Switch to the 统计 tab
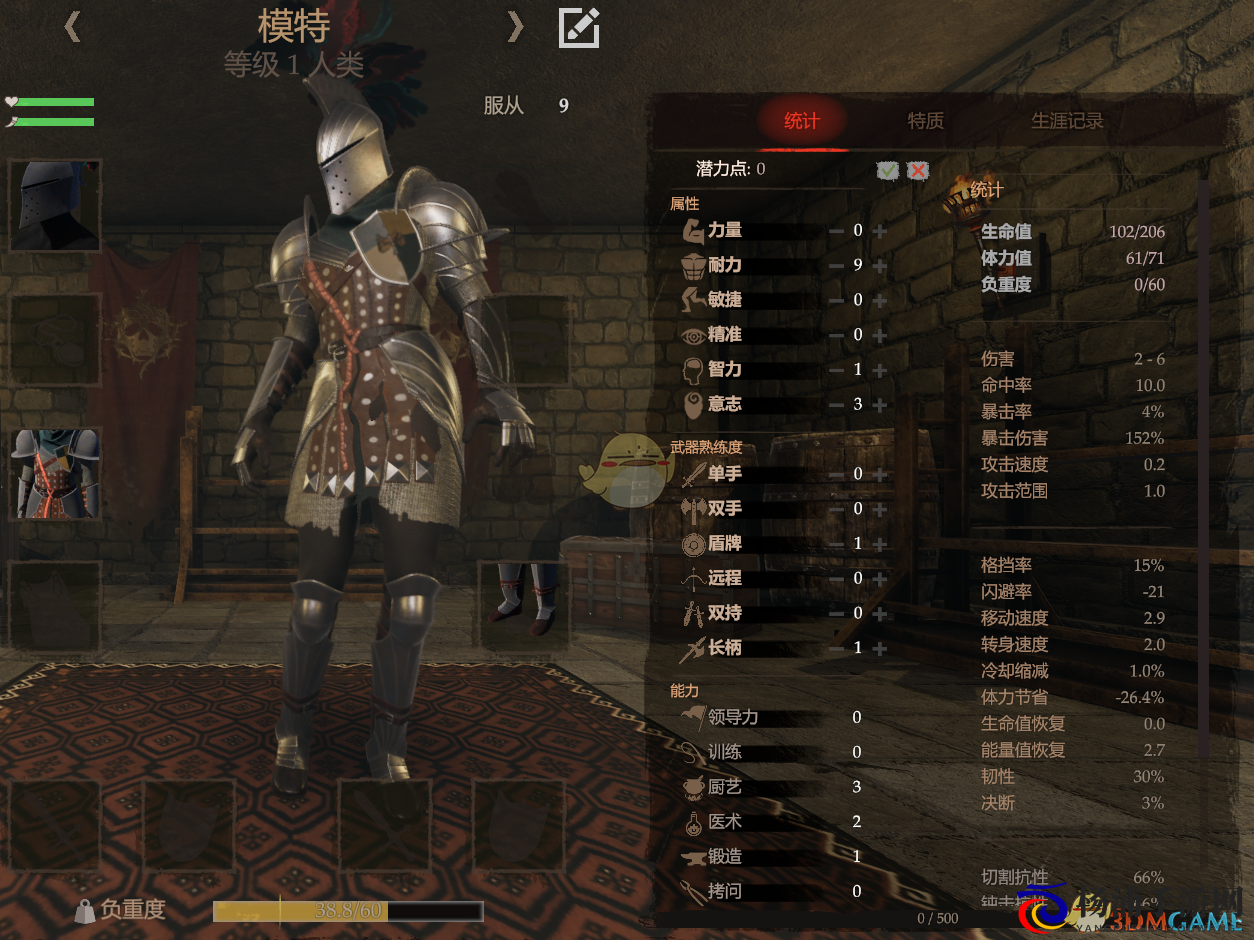 (801, 121)
